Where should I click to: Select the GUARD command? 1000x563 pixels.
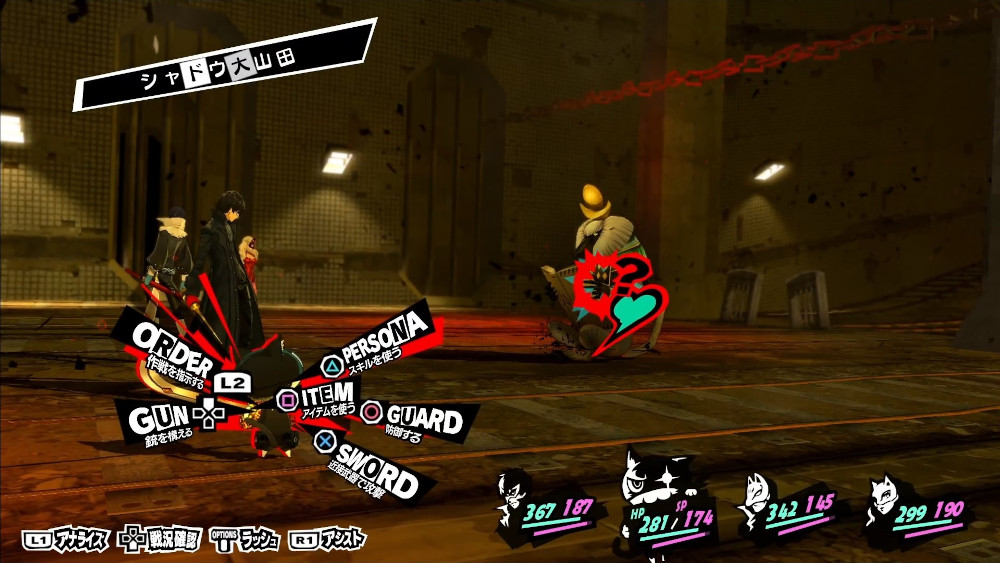click(x=421, y=419)
